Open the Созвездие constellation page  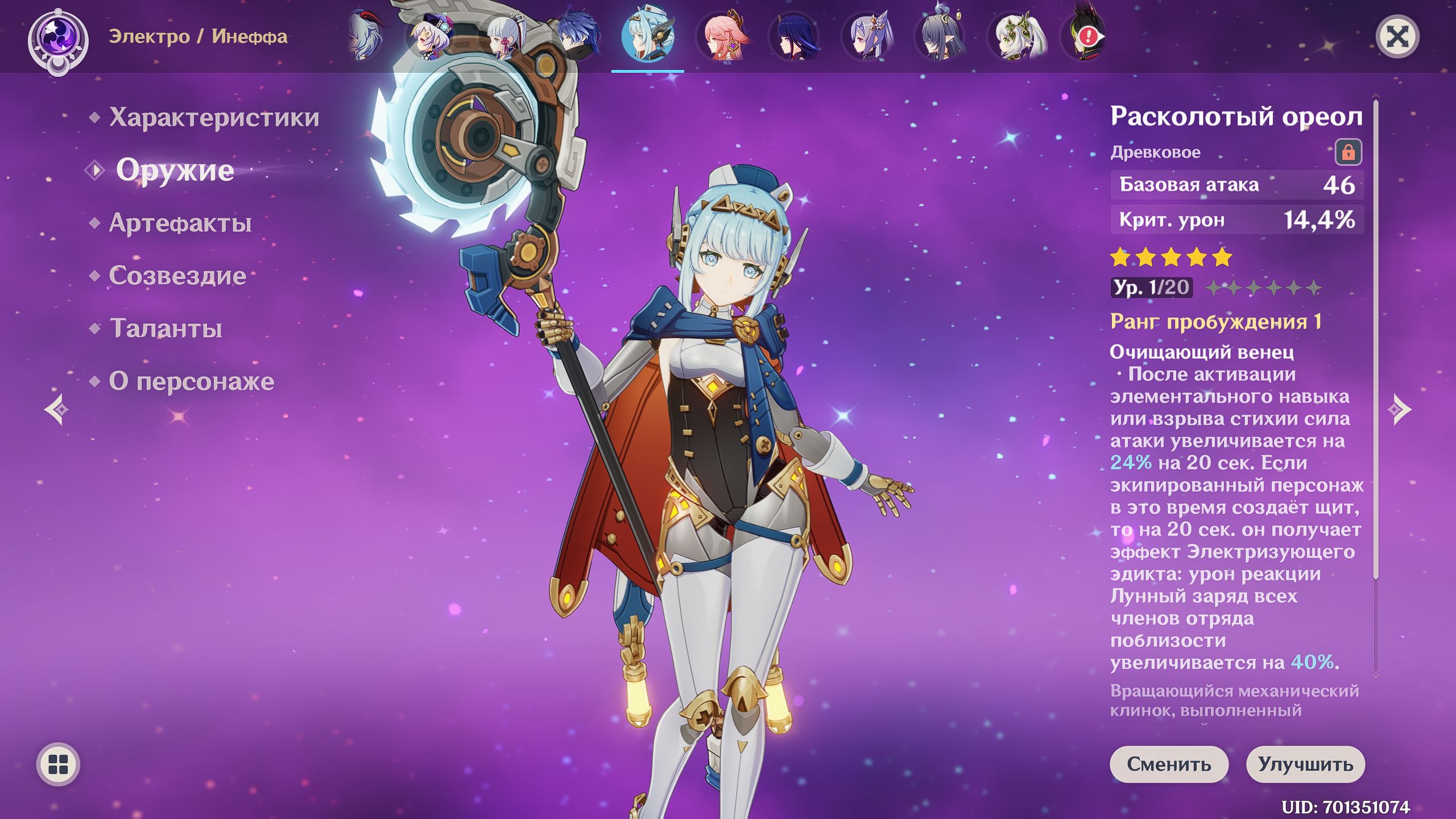click(177, 276)
